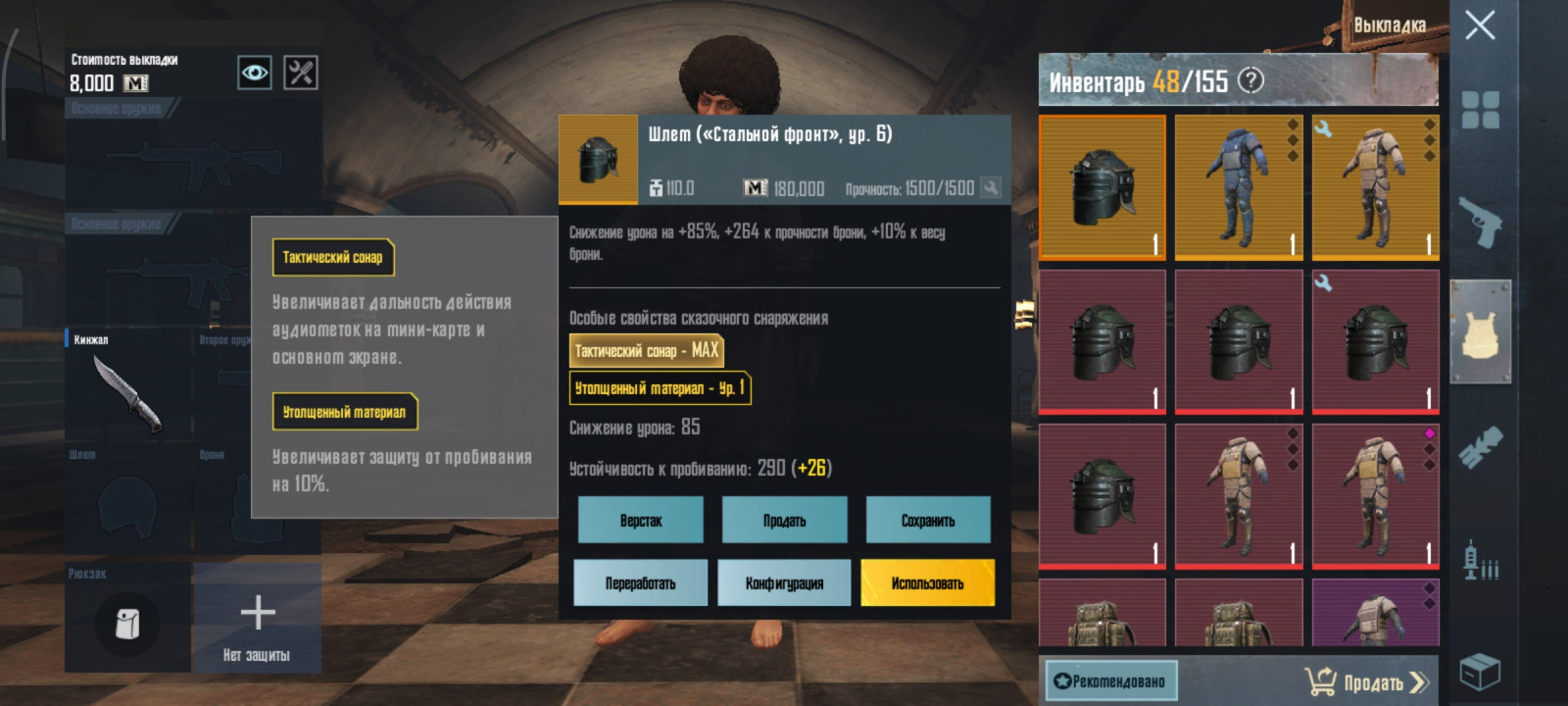Add protection via plus slot

257,618
